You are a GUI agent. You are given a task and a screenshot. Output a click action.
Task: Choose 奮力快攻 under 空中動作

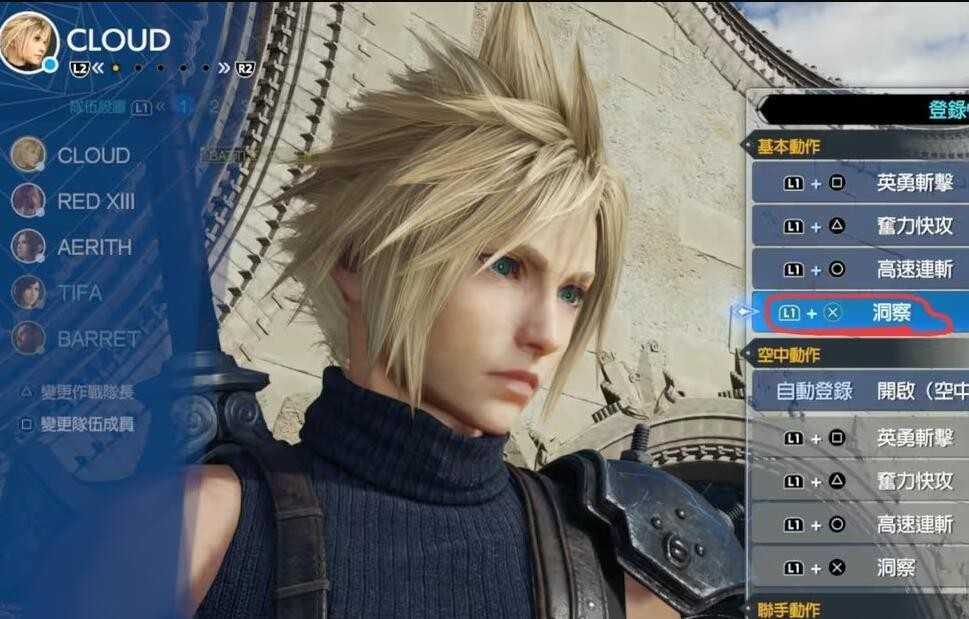(860, 481)
